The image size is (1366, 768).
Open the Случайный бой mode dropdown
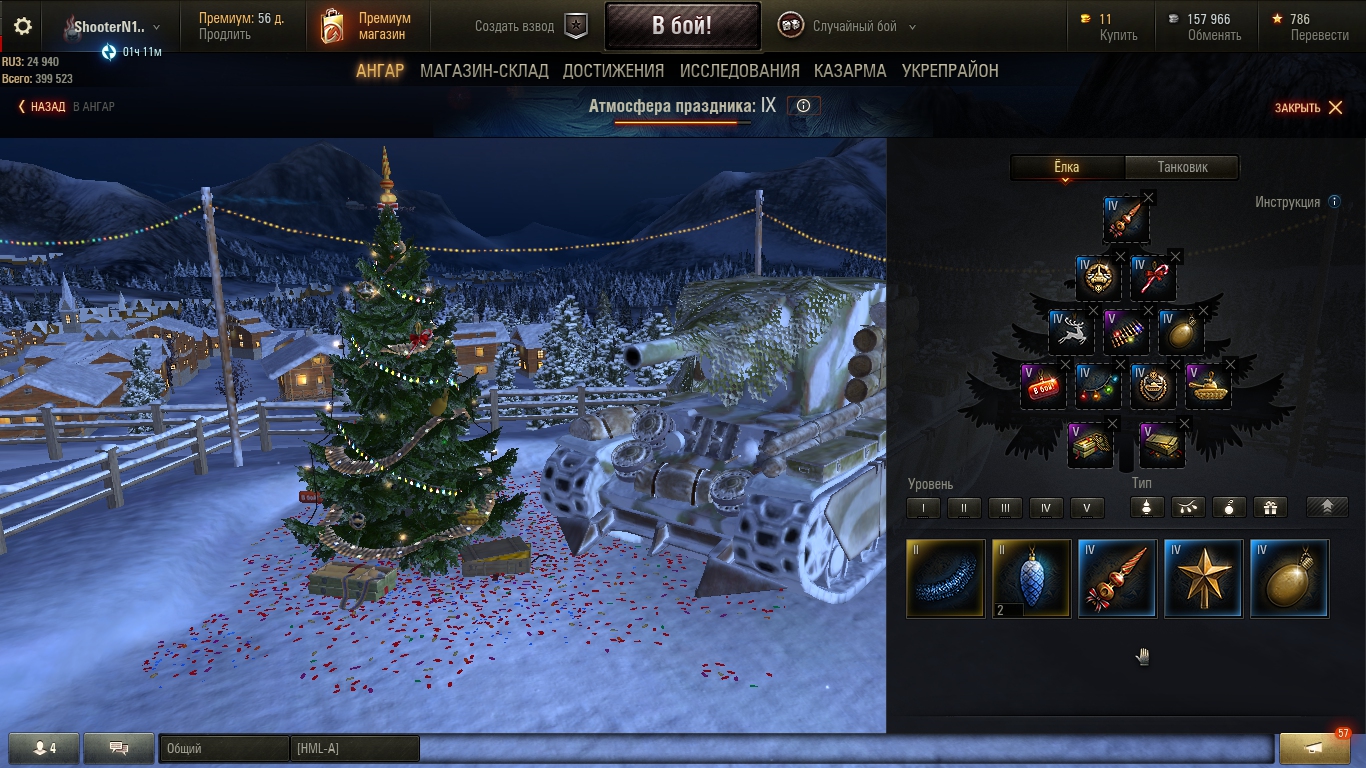pyautogui.click(x=849, y=27)
